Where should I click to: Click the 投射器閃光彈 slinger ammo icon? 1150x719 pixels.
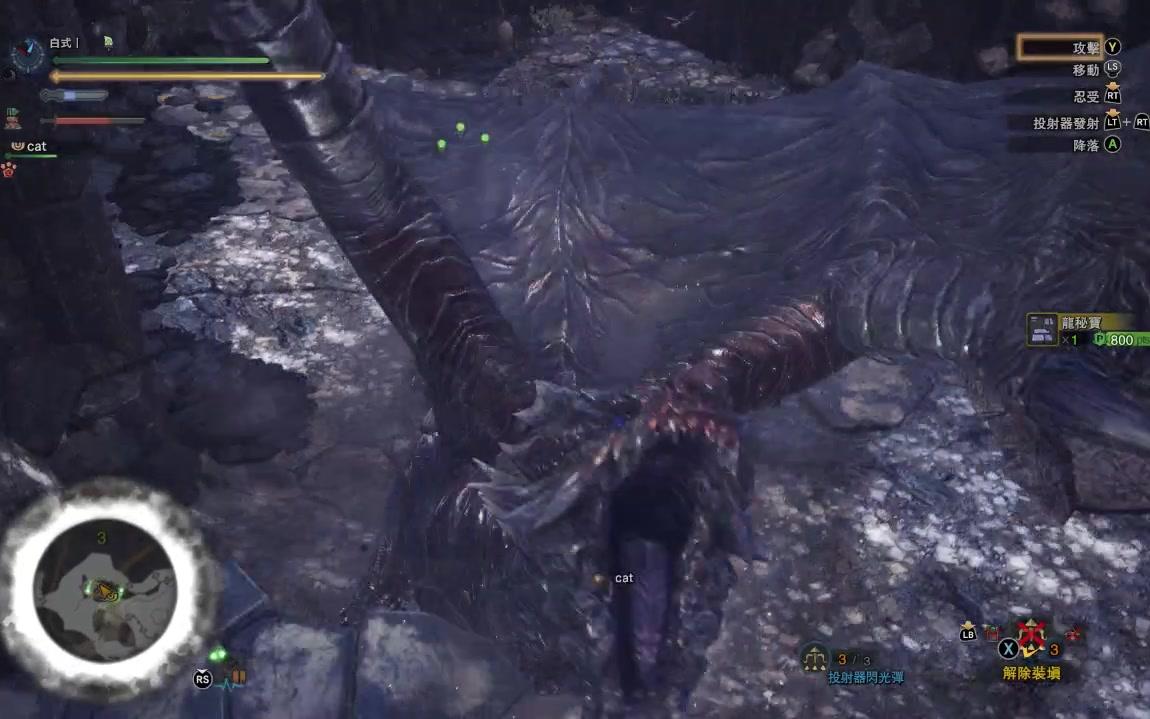pos(815,657)
